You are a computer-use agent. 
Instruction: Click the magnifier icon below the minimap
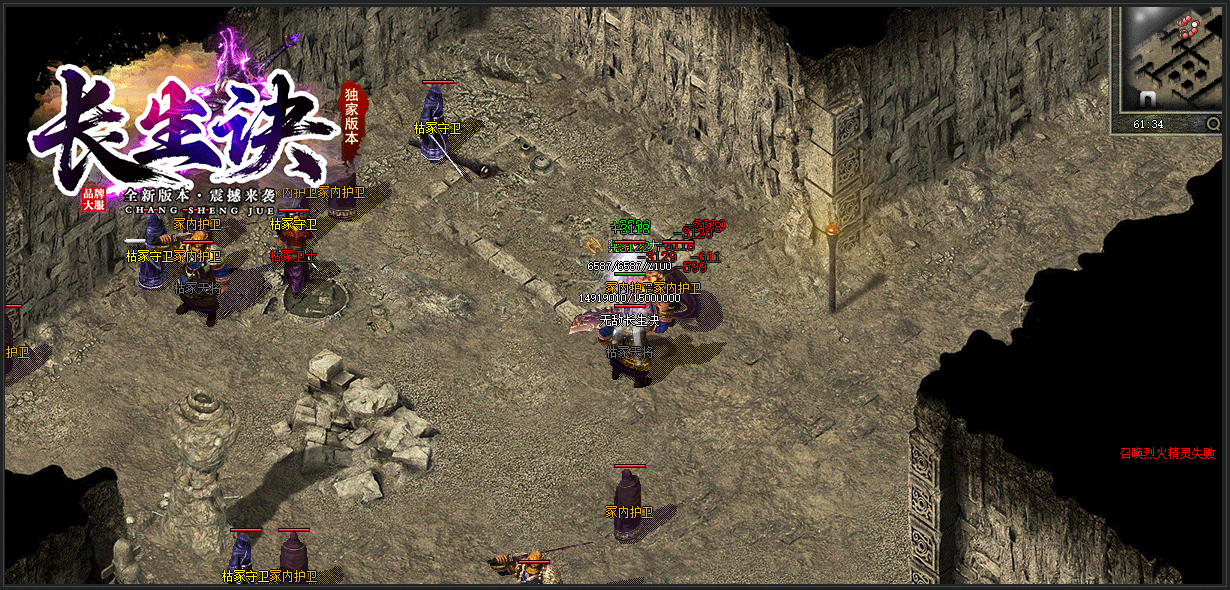tap(1213, 124)
